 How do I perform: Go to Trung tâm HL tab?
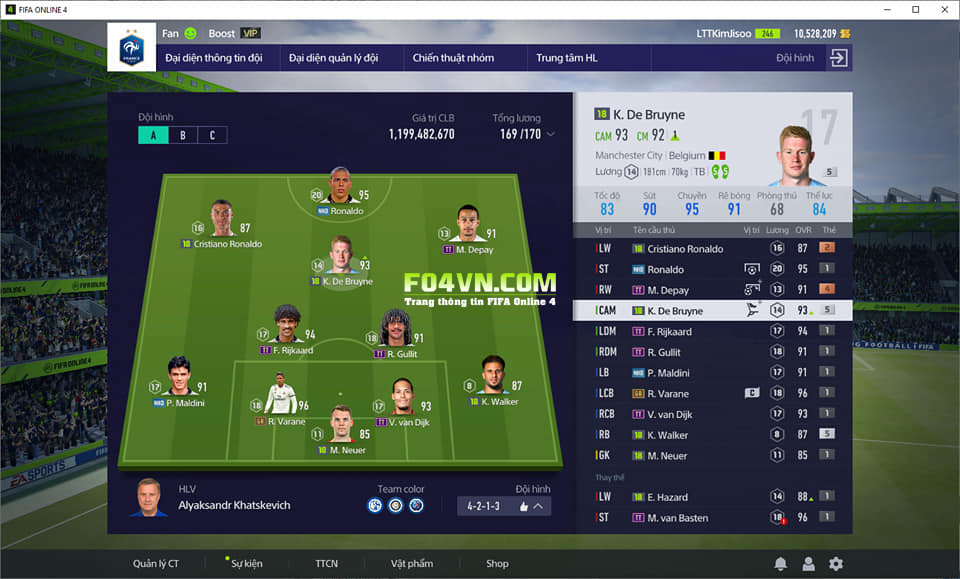point(566,58)
